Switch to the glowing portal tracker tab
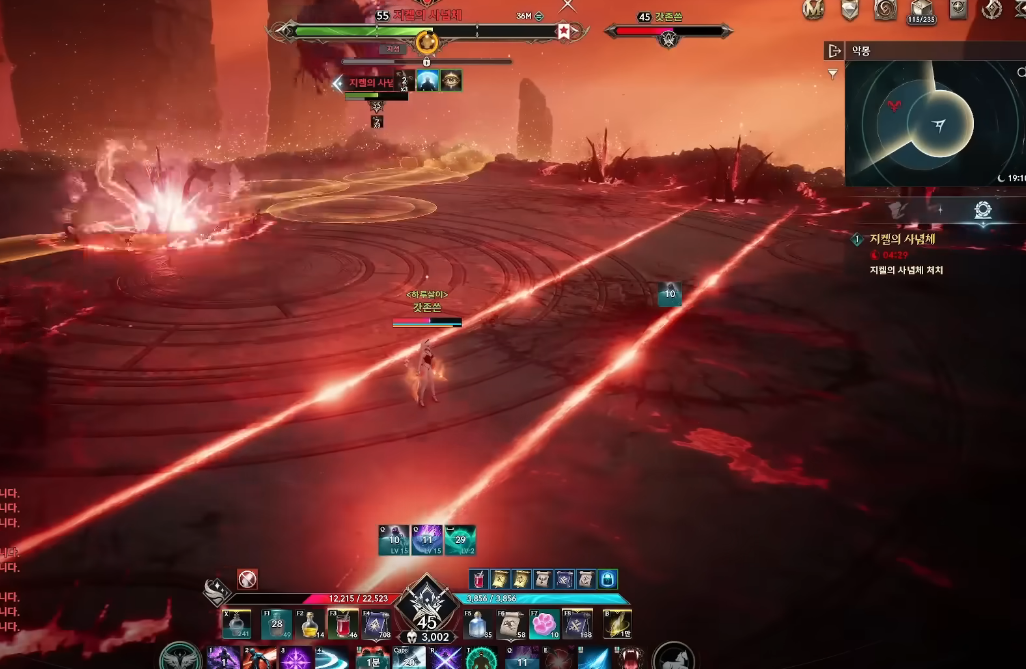Screen dimensions: 1026x669 [x=981, y=210]
